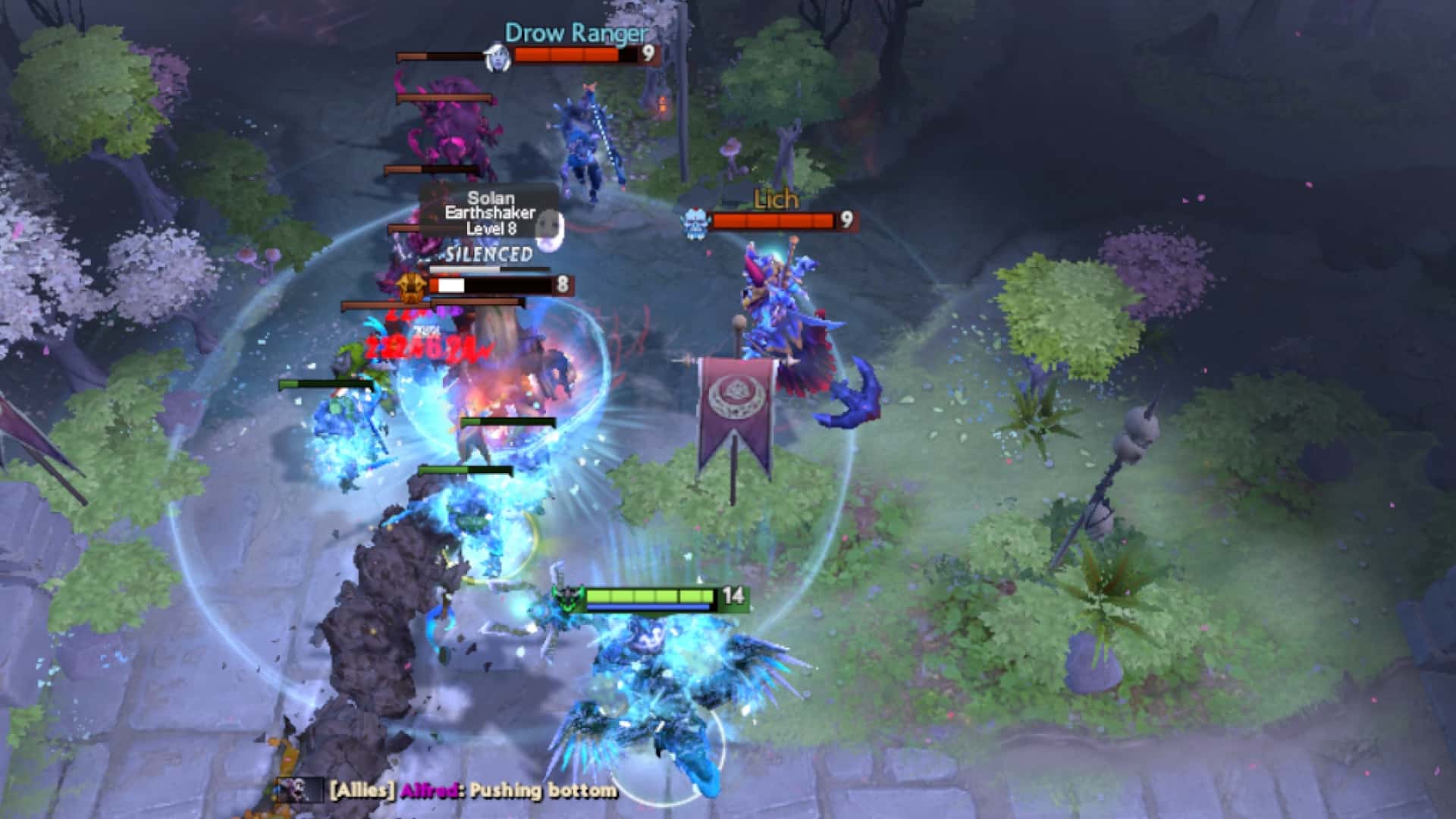1456x819 pixels.
Task: Click the 'Drow Ranger' name label at the top
Action: (x=575, y=33)
